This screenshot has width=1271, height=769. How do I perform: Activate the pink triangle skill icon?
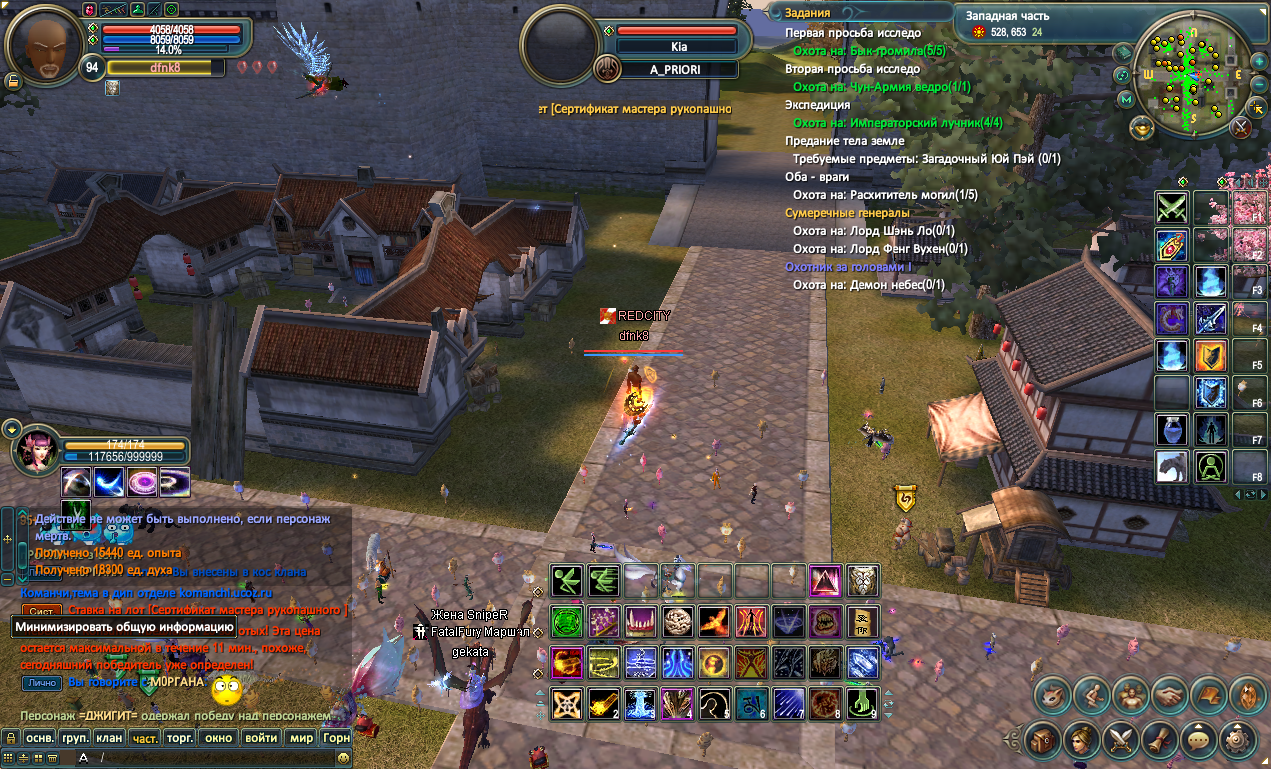(x=825, y=581)
